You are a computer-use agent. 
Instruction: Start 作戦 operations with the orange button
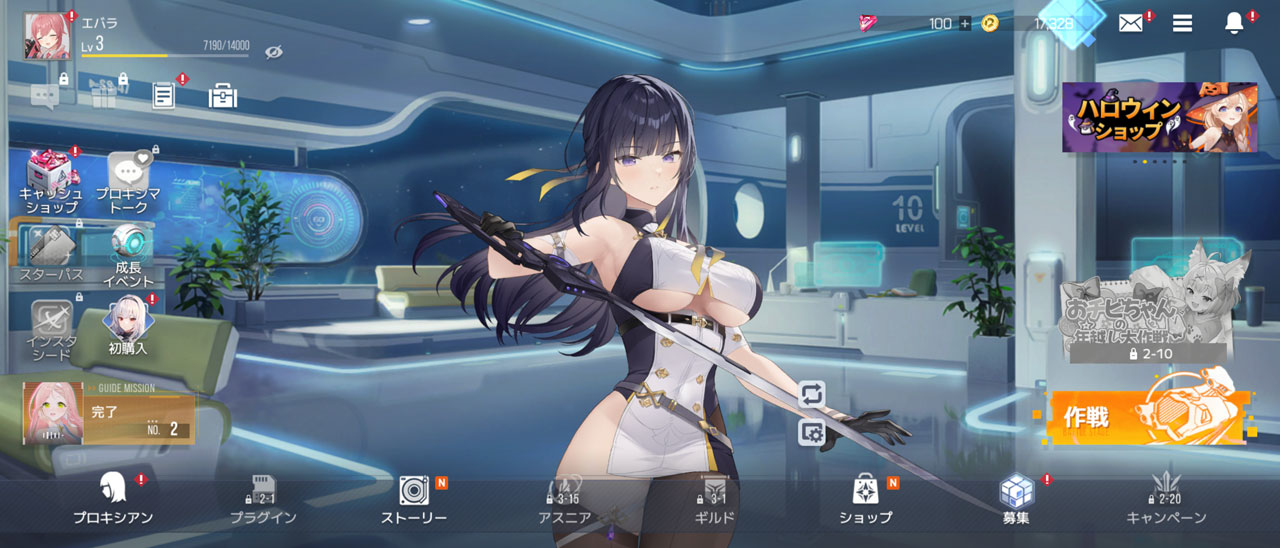1146,416
